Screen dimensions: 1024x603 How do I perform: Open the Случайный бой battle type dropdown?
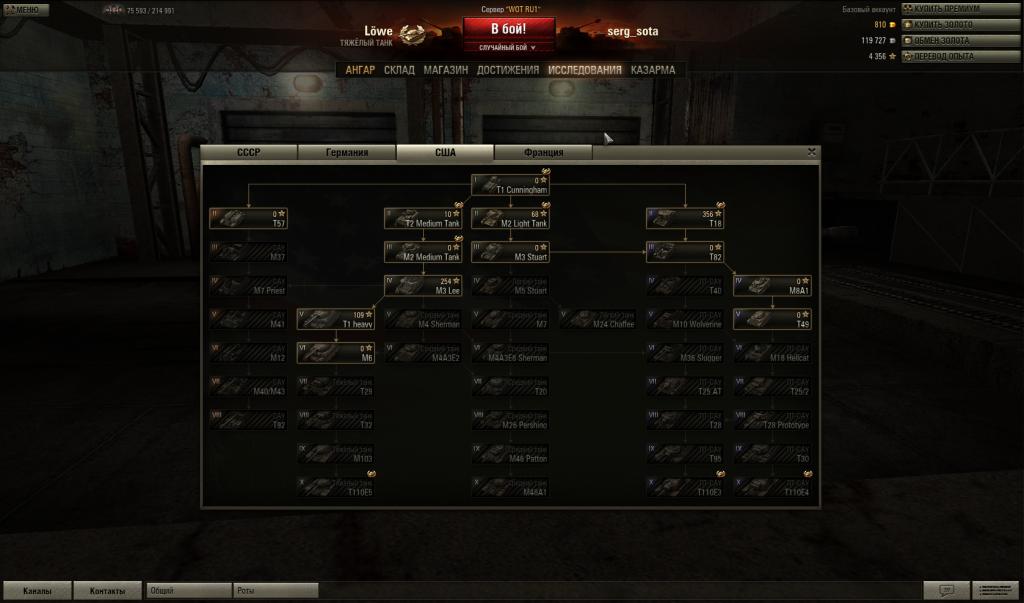pyautogui.click(x=508, y=47)
